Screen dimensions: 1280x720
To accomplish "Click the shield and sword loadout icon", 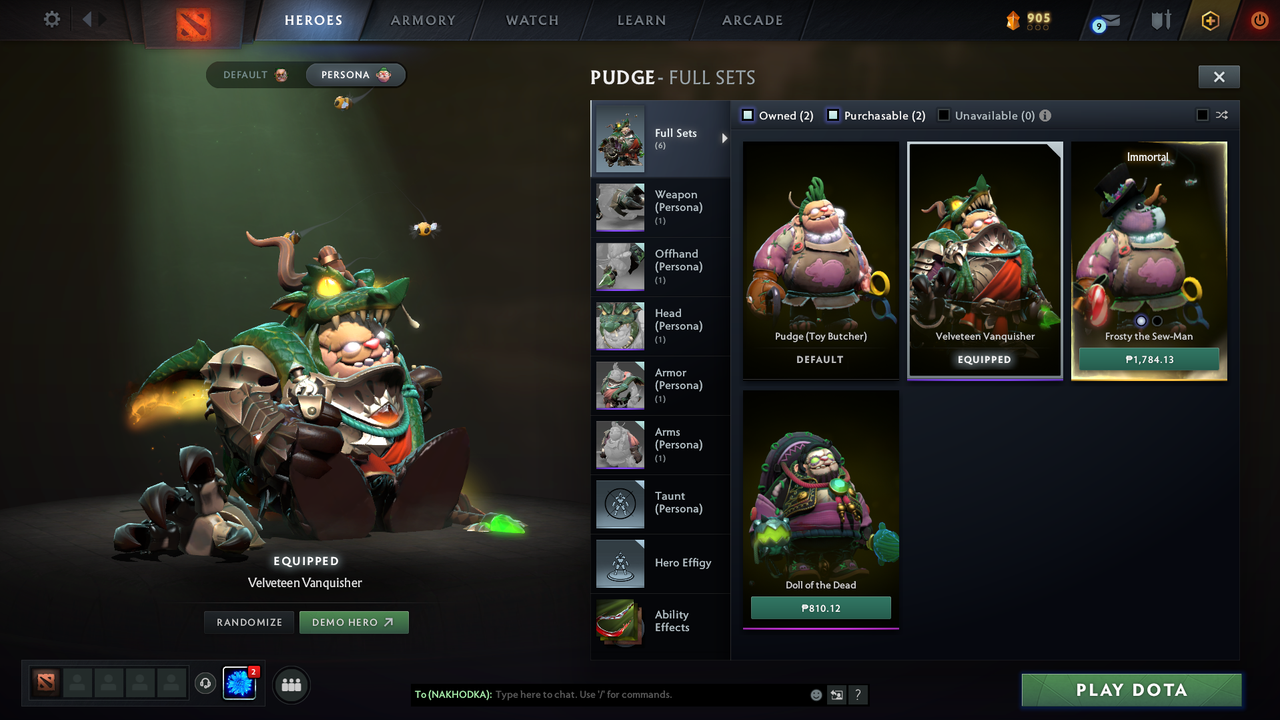I will 1160,20.
